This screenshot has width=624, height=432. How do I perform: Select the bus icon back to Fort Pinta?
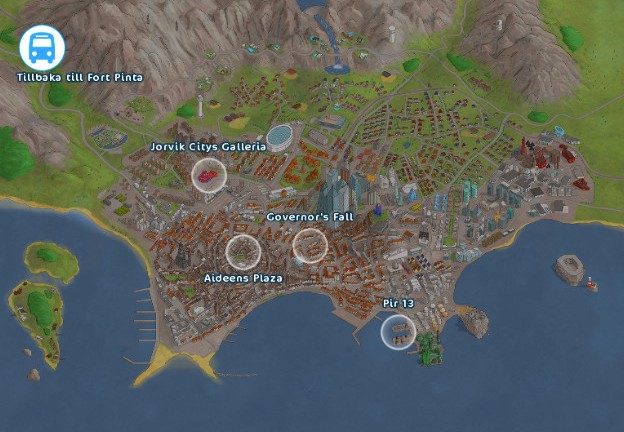pos(42,47)
